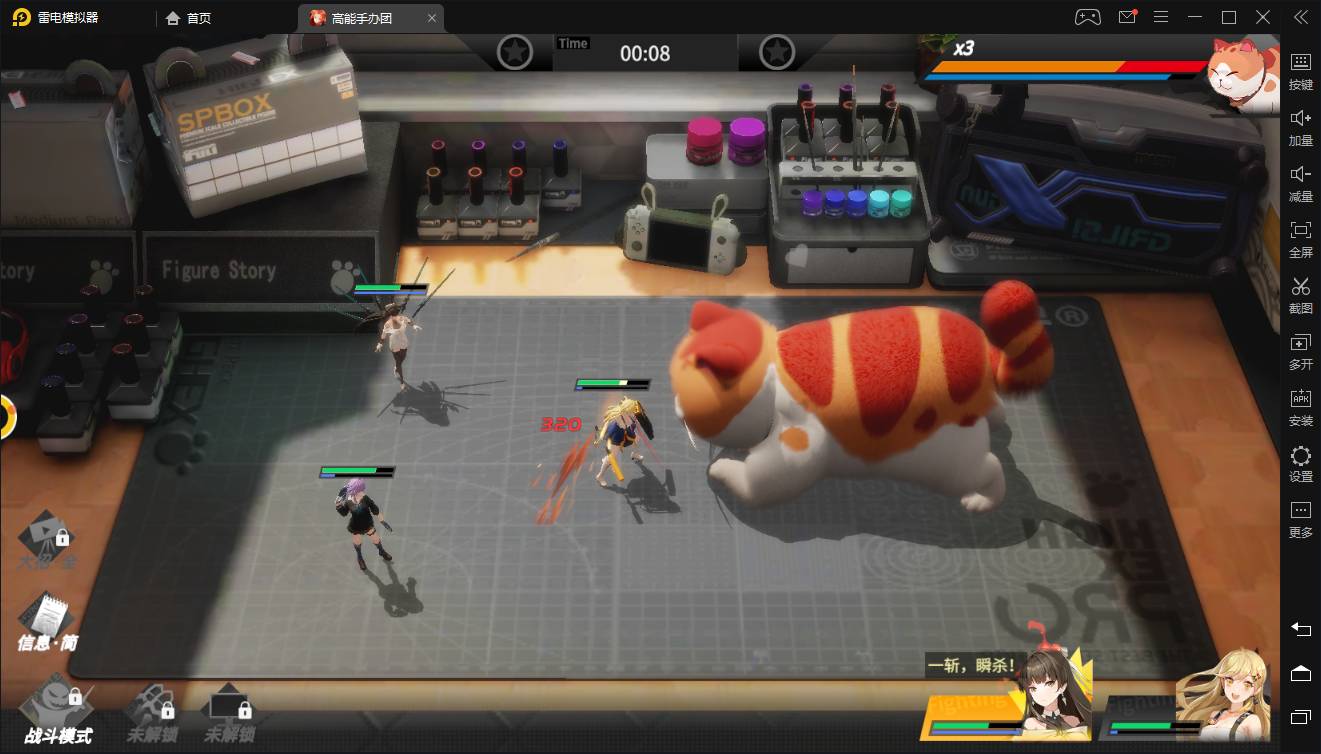
Task: Tap the locked fist 未解锁 skill icon
Action: [152, 708]
